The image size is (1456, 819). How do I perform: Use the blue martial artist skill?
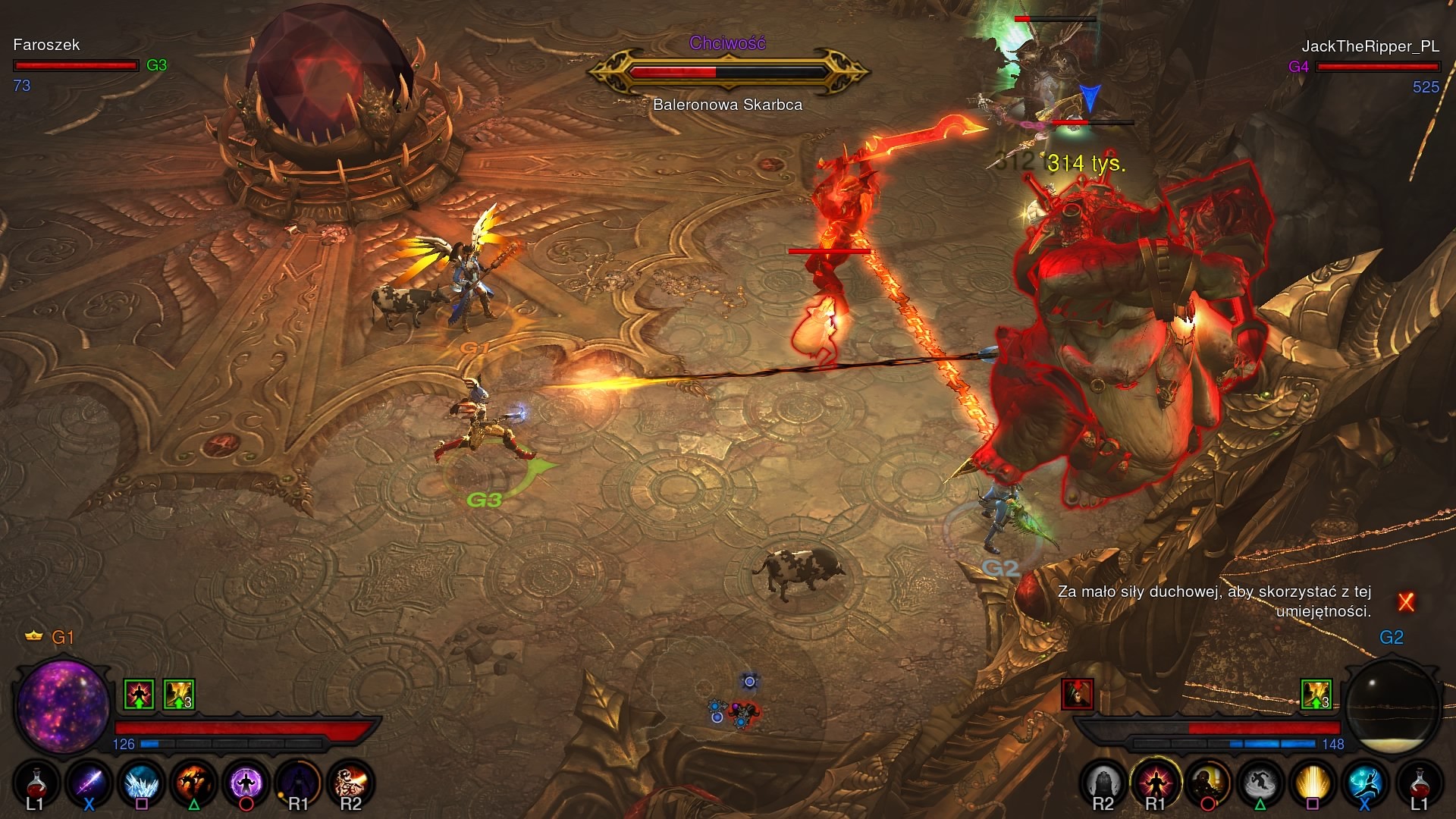click(x=1365, y=781)
